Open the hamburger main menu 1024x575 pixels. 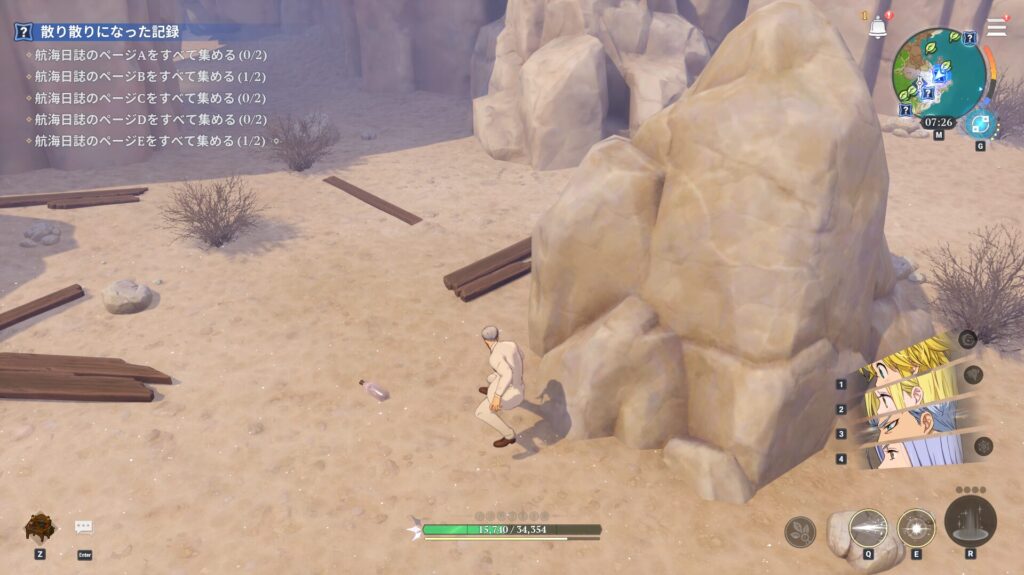(996, 27)
